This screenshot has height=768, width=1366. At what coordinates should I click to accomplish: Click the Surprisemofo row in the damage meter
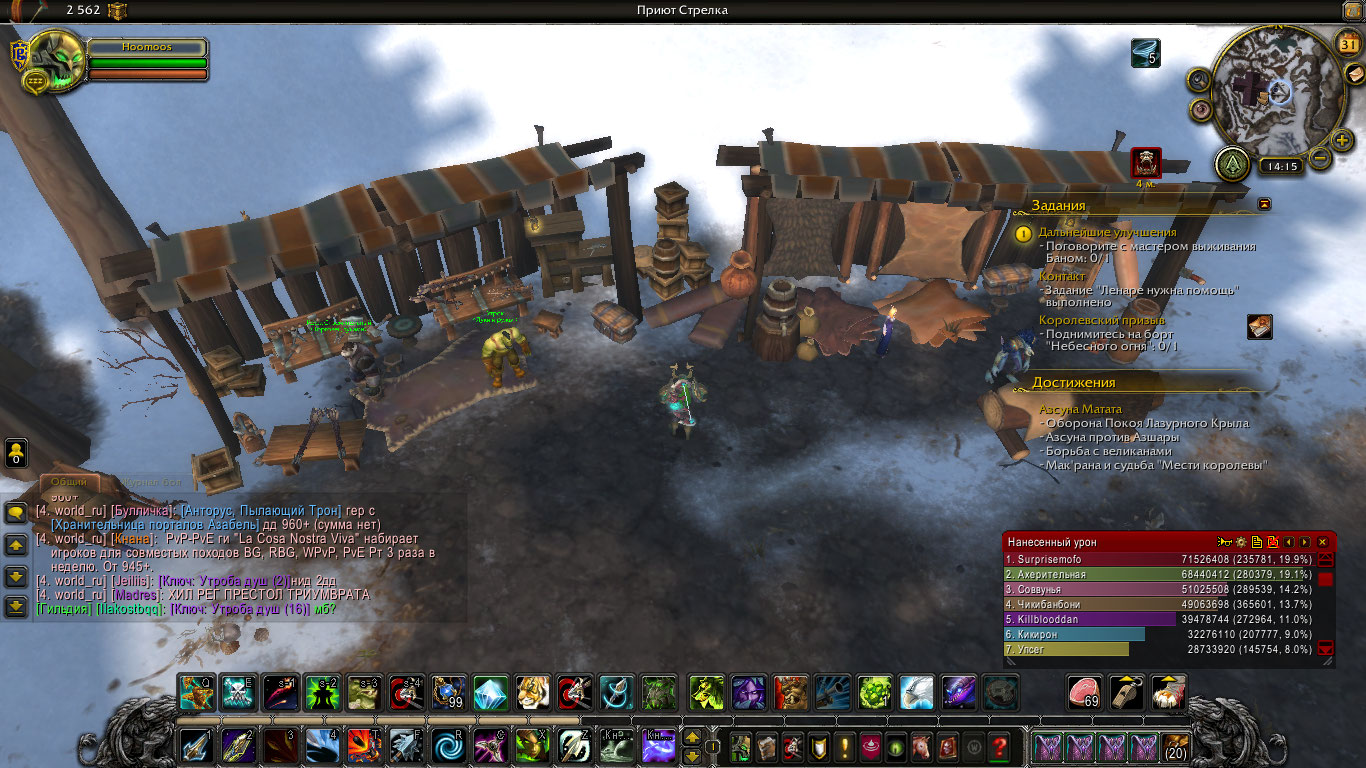pos(1160,559)
